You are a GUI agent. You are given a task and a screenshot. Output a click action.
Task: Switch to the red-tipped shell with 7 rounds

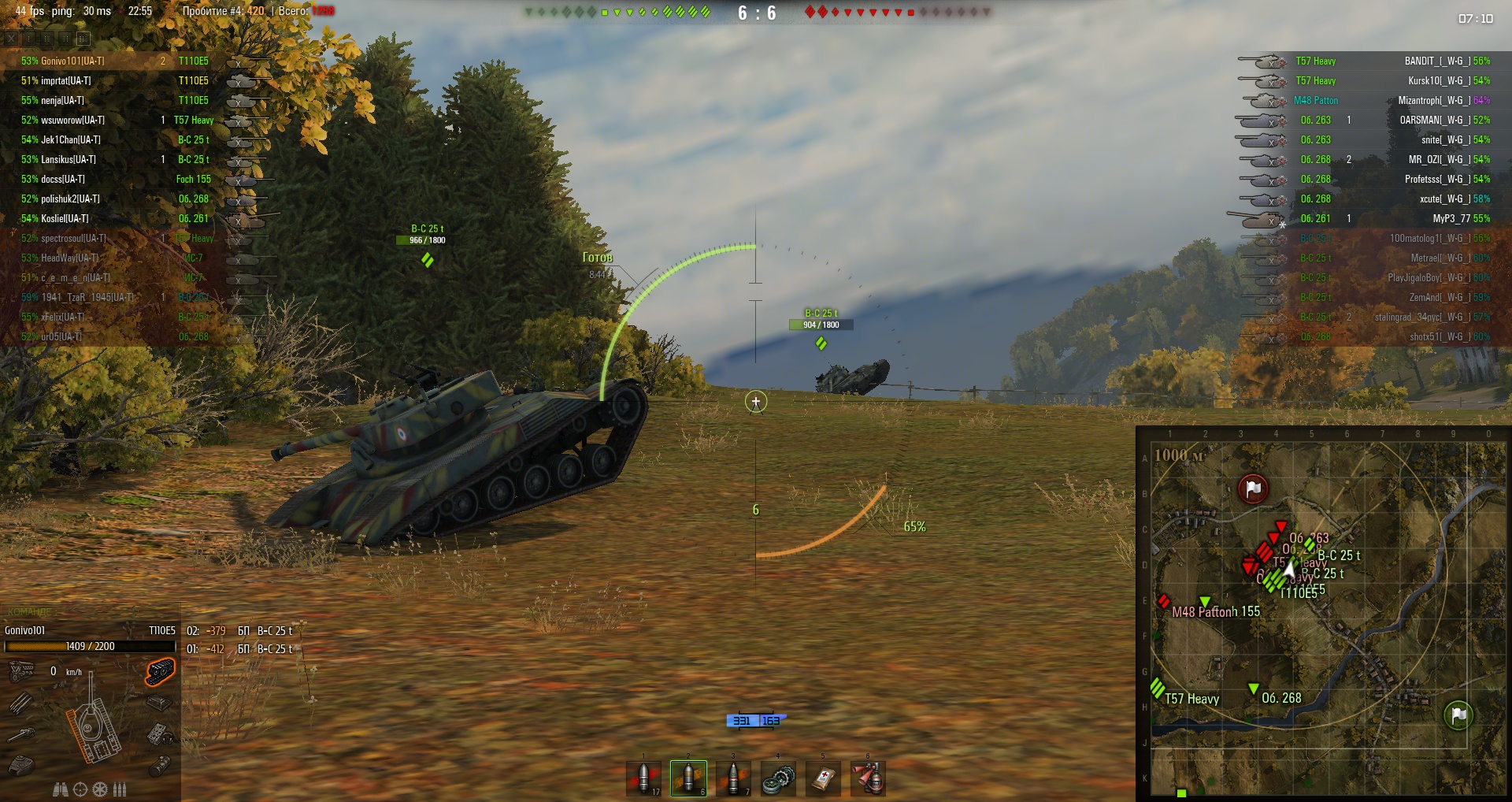coord(733,778)
